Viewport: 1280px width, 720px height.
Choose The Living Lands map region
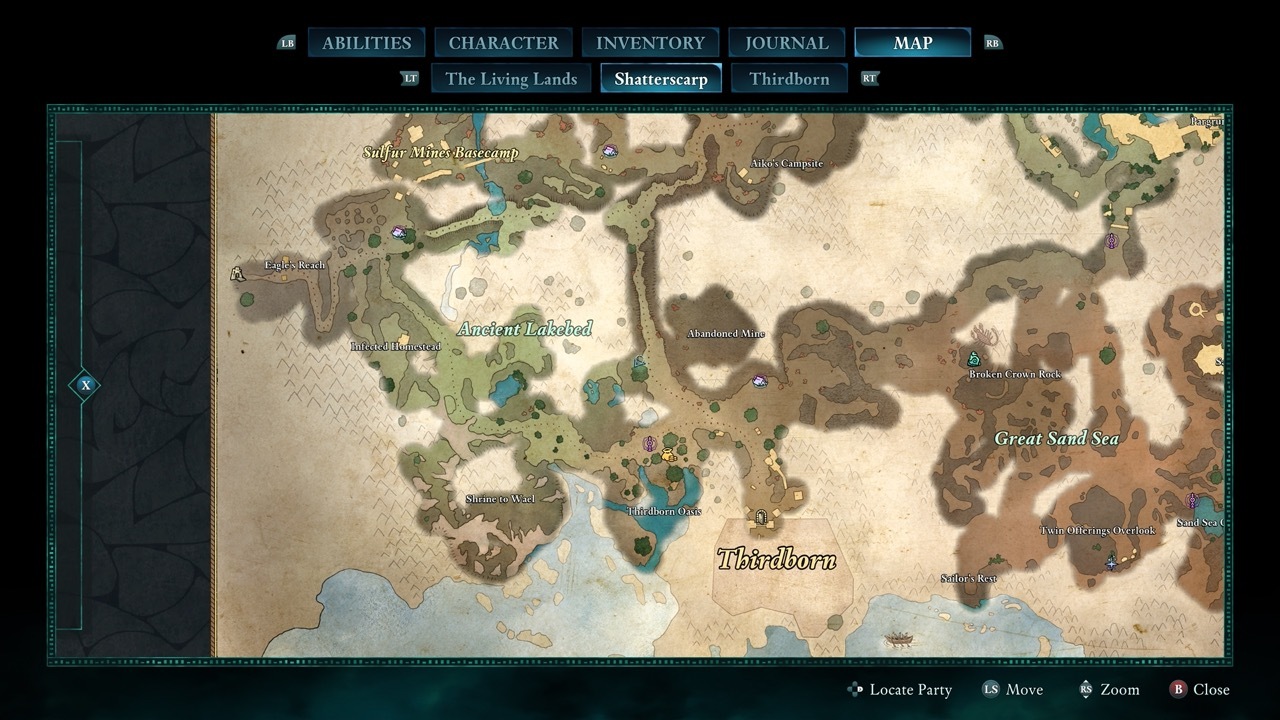511,79
